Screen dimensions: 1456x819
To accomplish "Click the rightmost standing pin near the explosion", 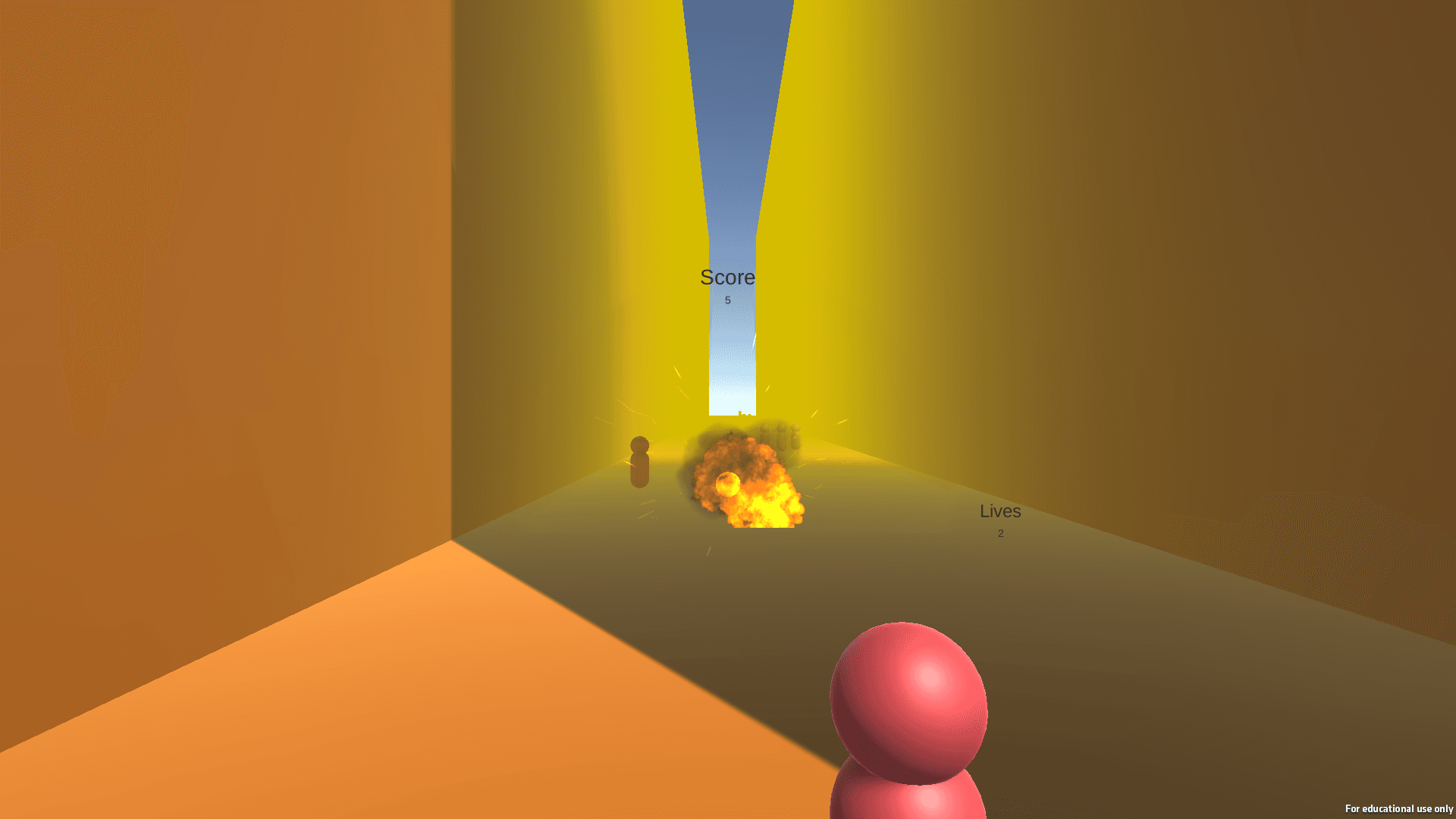I will 796,436.
